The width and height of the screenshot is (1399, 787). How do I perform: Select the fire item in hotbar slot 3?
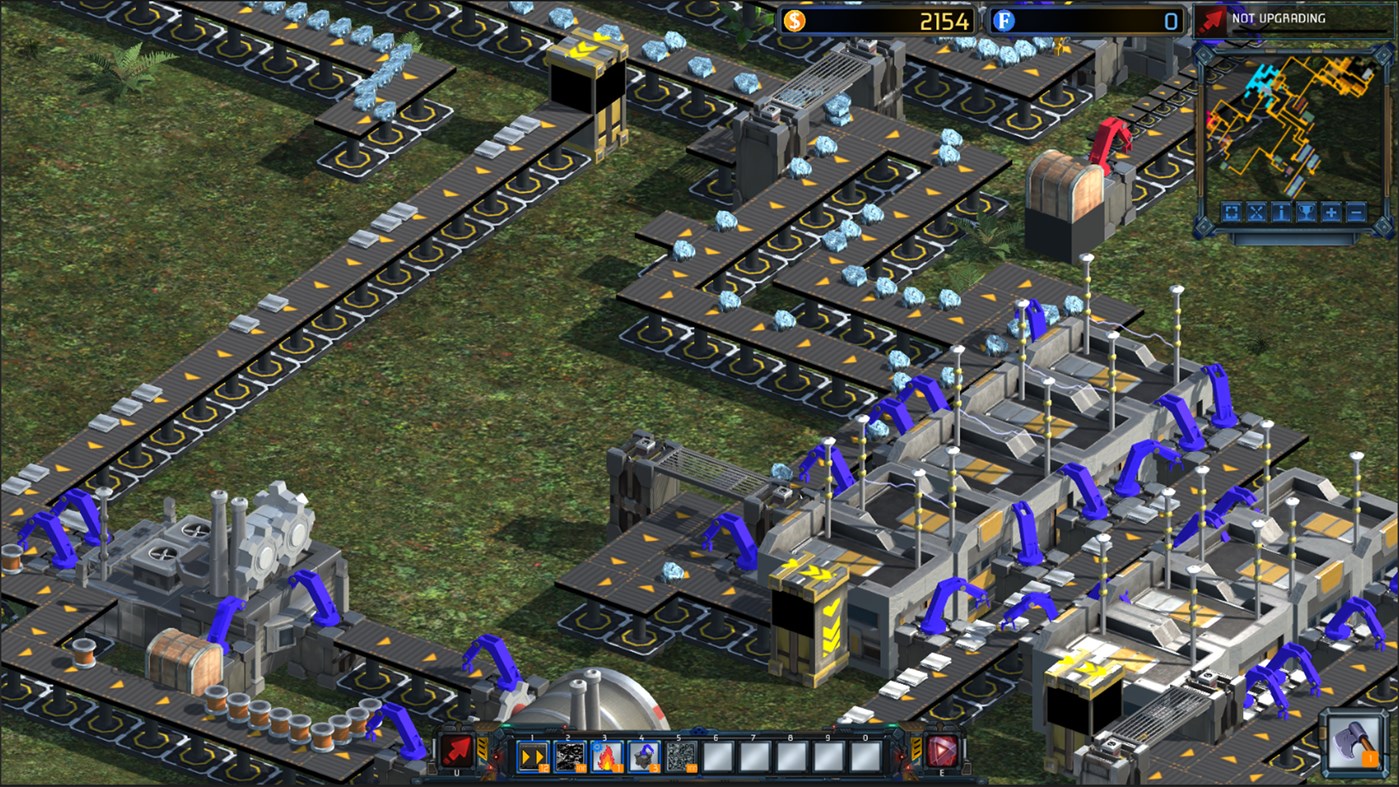click(606, 755)
